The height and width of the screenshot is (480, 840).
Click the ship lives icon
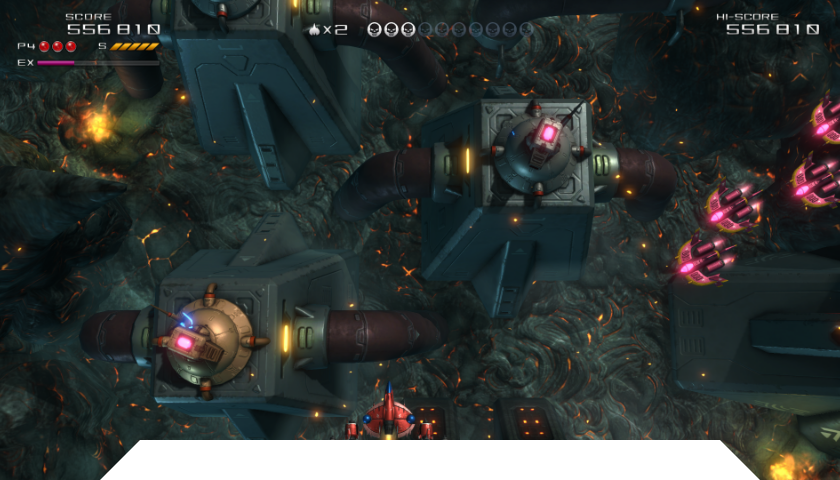(314, 30)
